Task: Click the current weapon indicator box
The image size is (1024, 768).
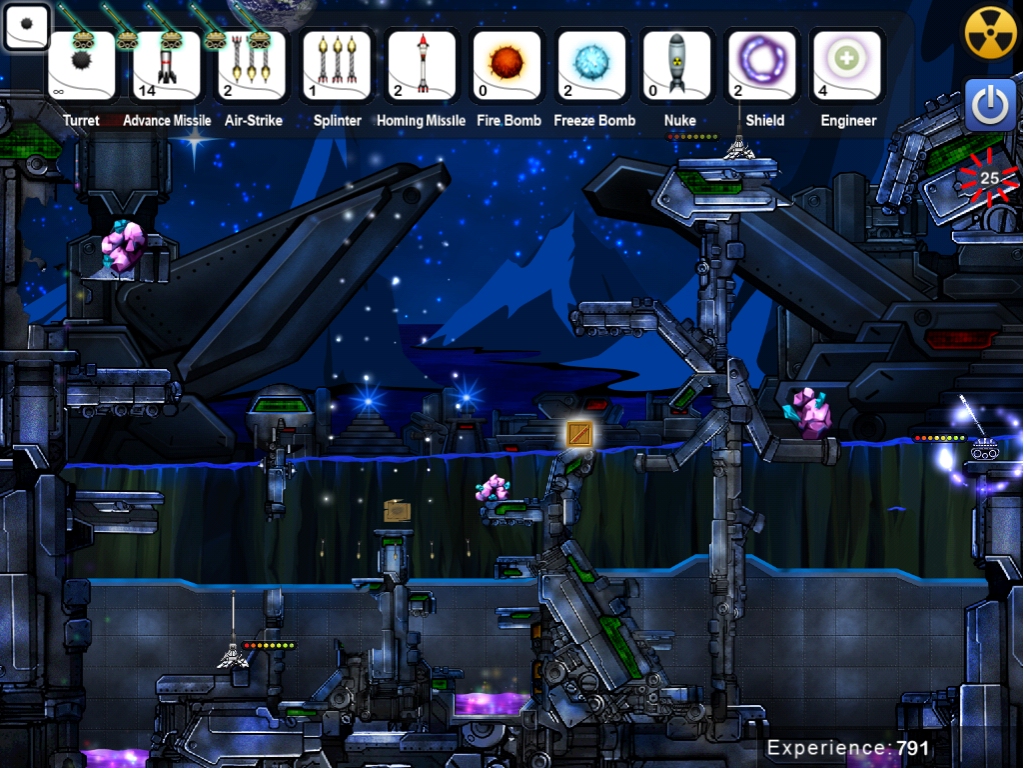Action: tap(27, 27)
